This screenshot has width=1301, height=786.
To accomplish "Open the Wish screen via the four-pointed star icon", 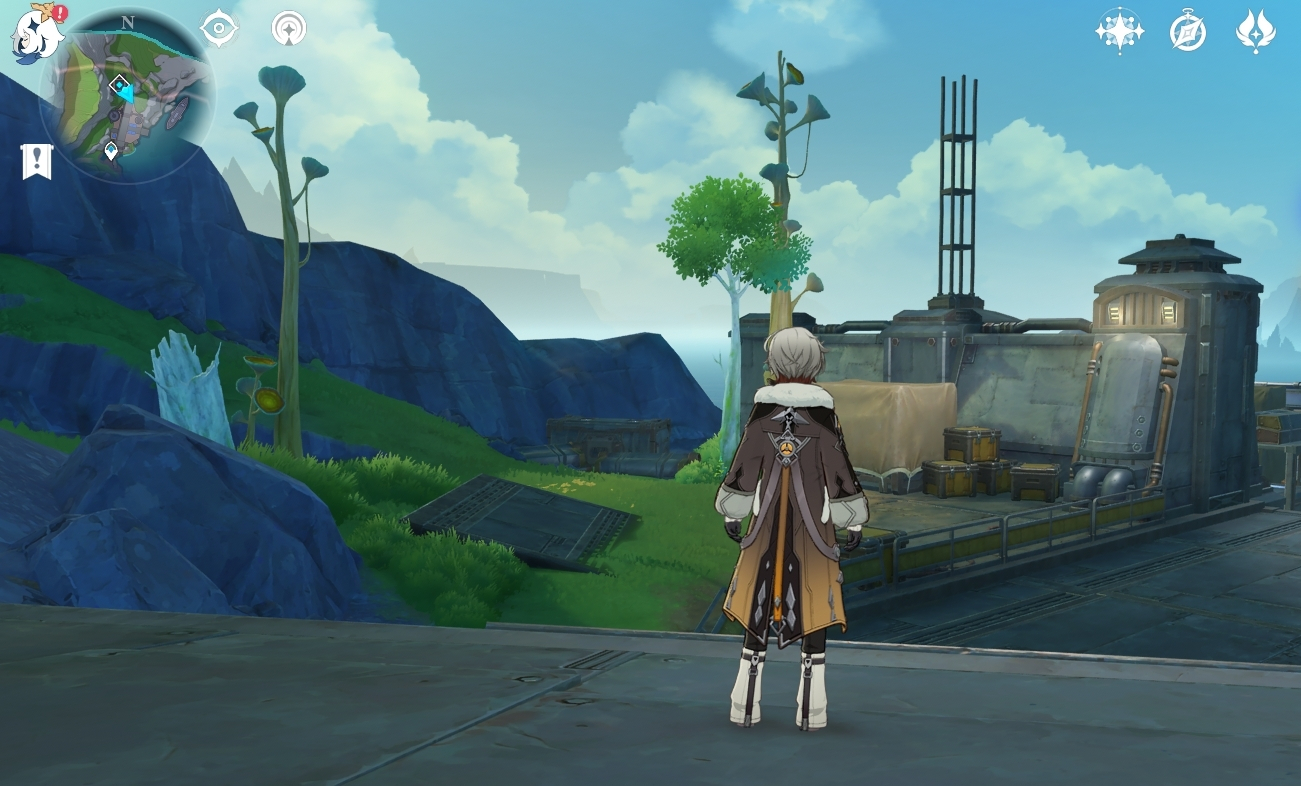I will (1119, 31).
